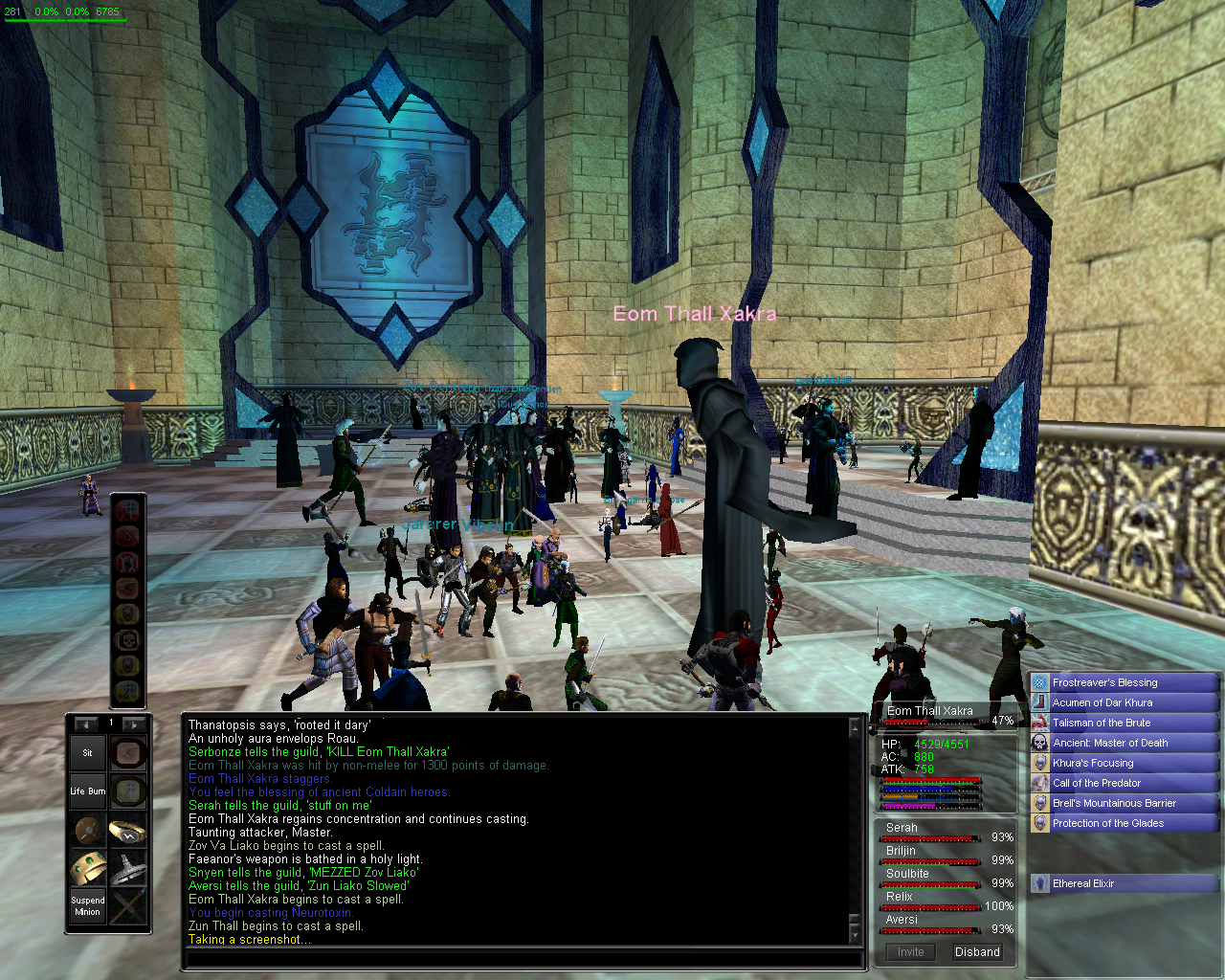Click the Sit hotbutton

87,753
